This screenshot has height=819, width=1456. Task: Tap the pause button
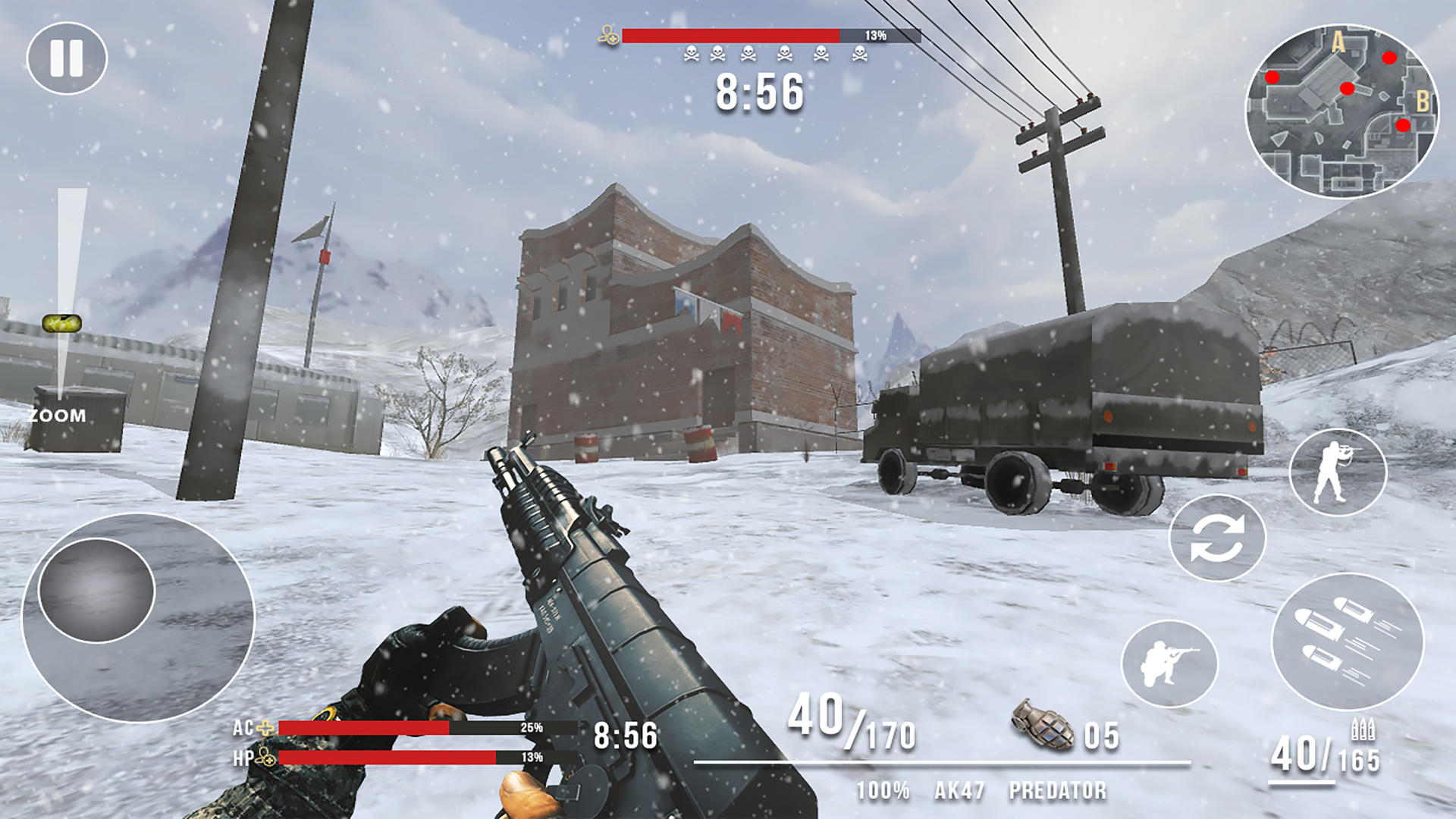[x=67, y=57]
